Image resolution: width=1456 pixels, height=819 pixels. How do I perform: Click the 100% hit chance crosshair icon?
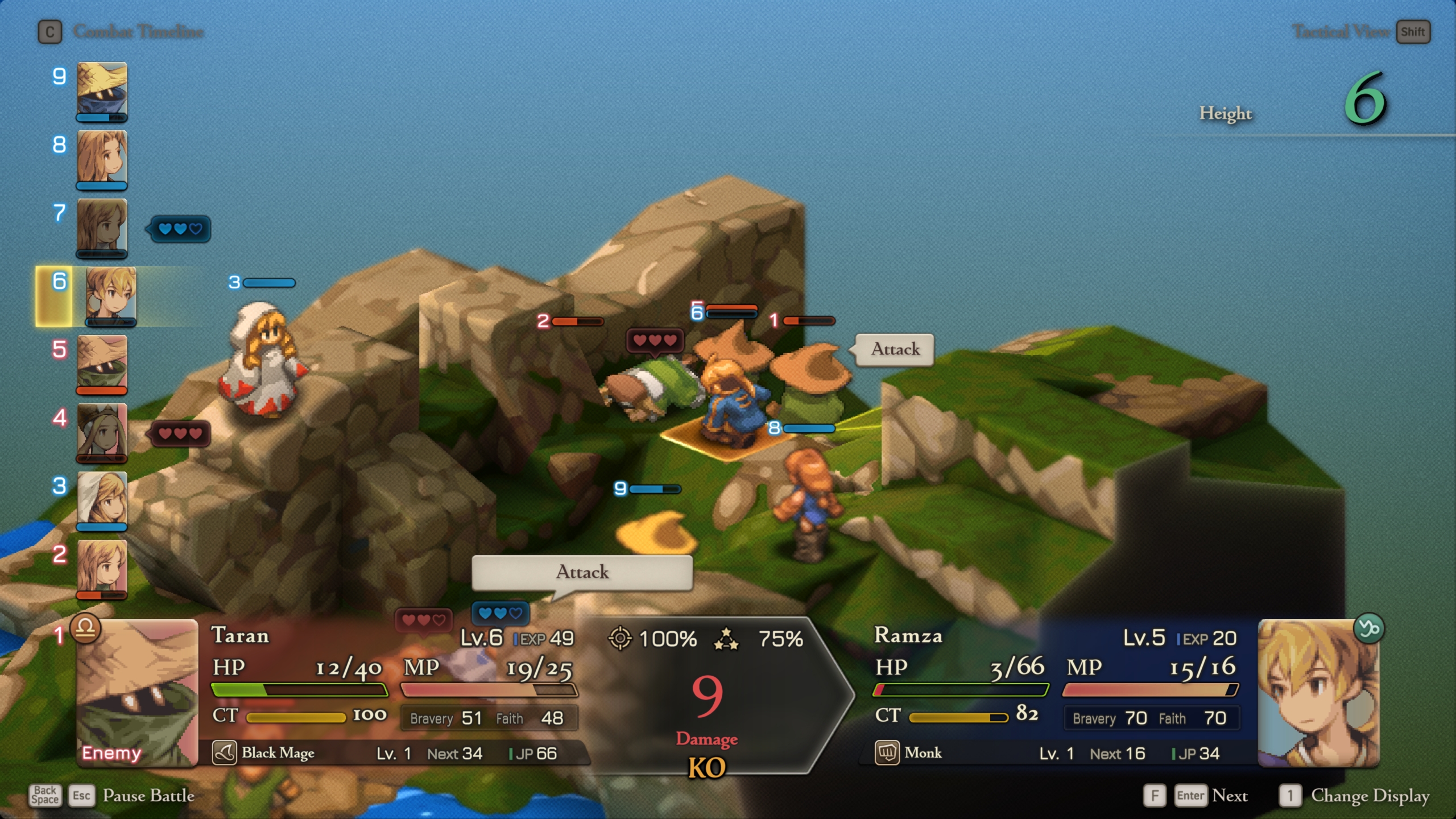622,639
